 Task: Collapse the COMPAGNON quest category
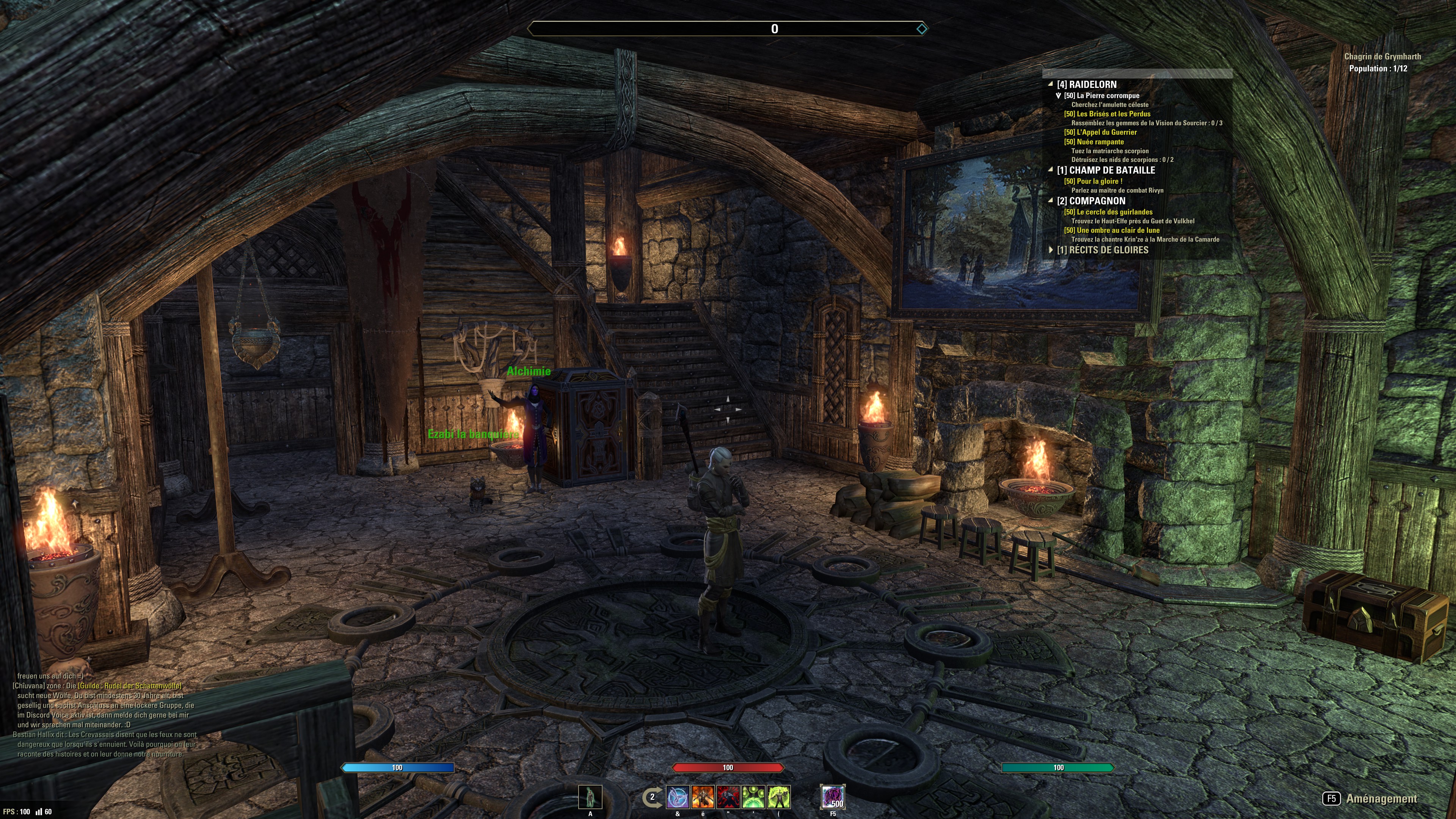1051,201
